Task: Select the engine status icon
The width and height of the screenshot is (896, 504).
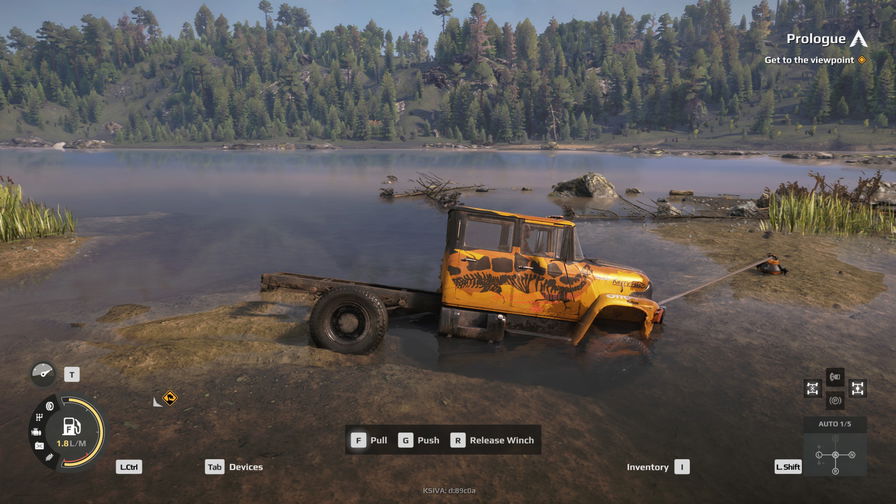Action: [x=37, y=432]
